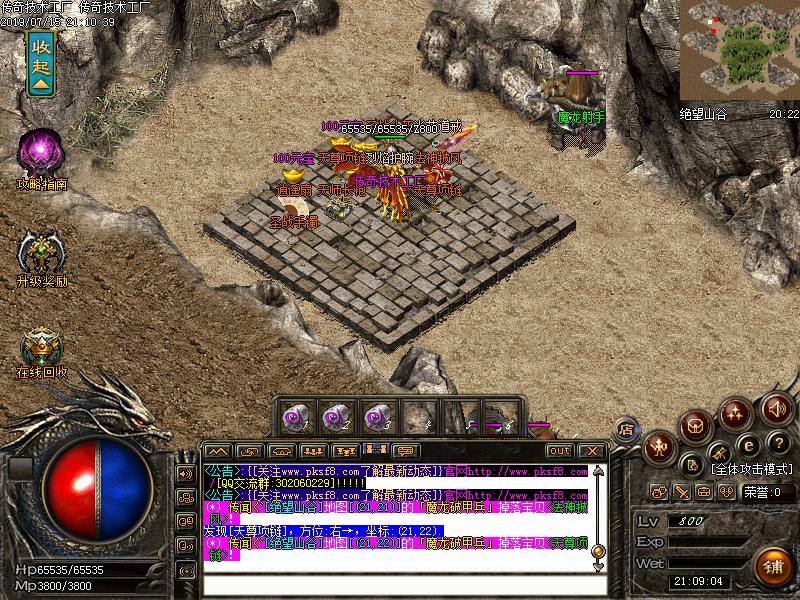Switch the 全体攻击模式 attack mode label
800x600 pixels.
[x=752, y=468]
